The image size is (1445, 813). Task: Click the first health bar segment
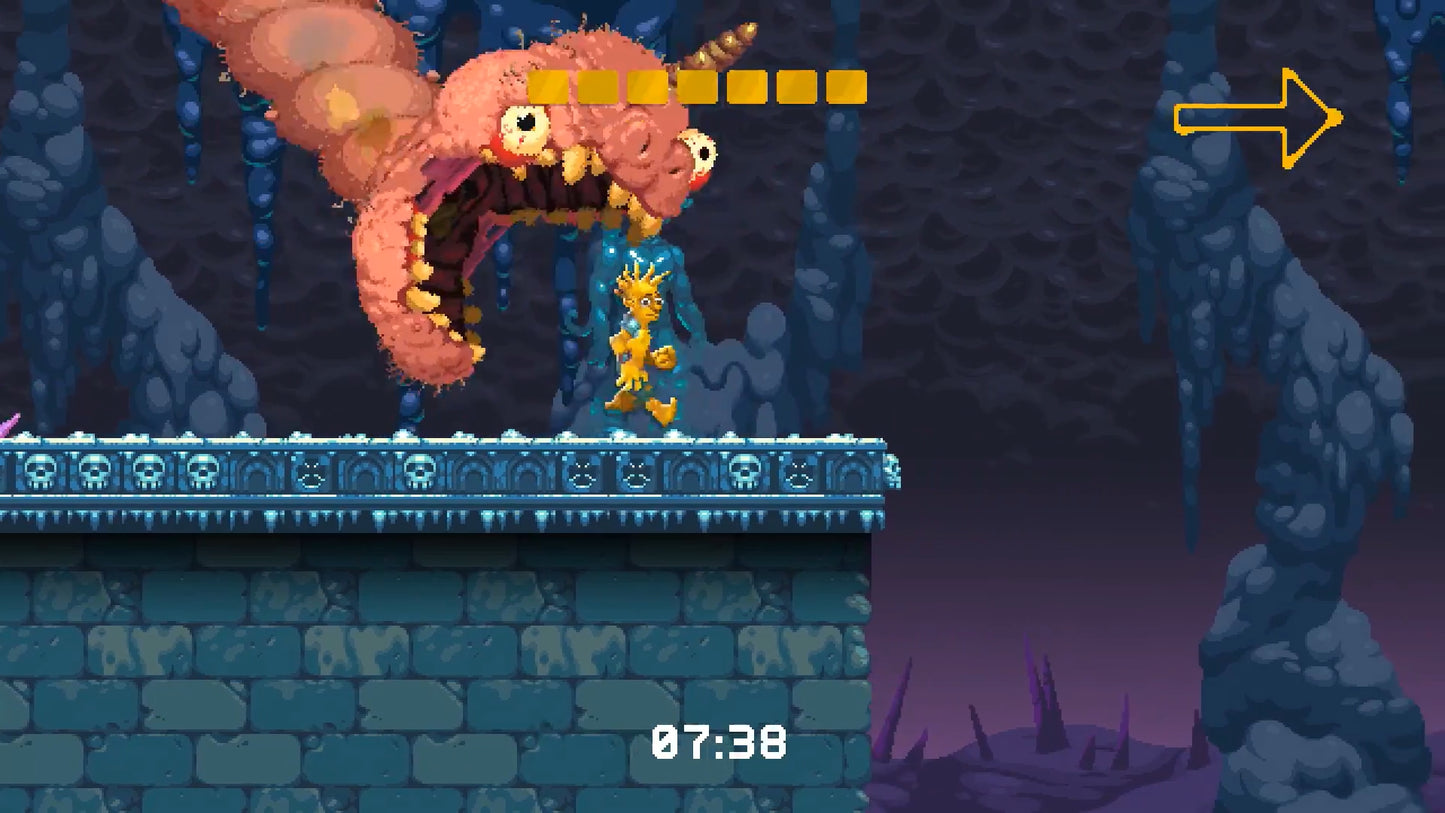547,85
